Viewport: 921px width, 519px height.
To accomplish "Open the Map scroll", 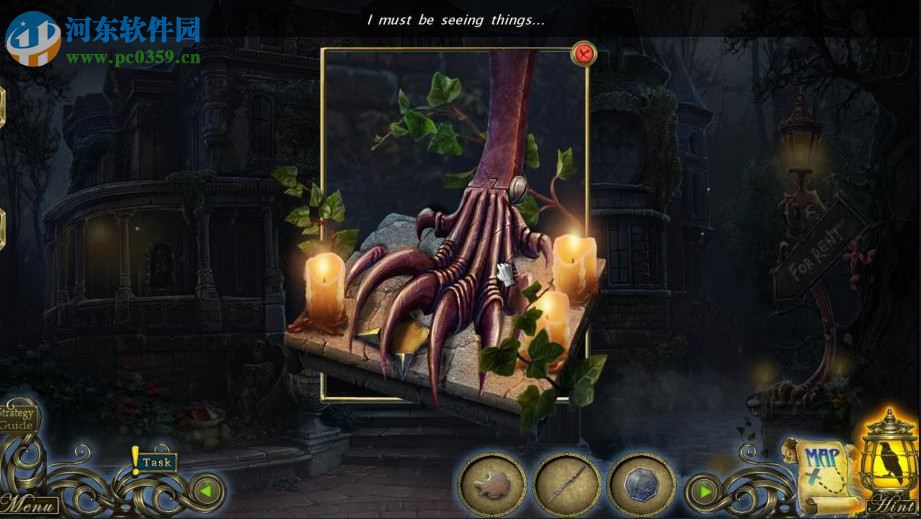I will [x=819, y=467].
